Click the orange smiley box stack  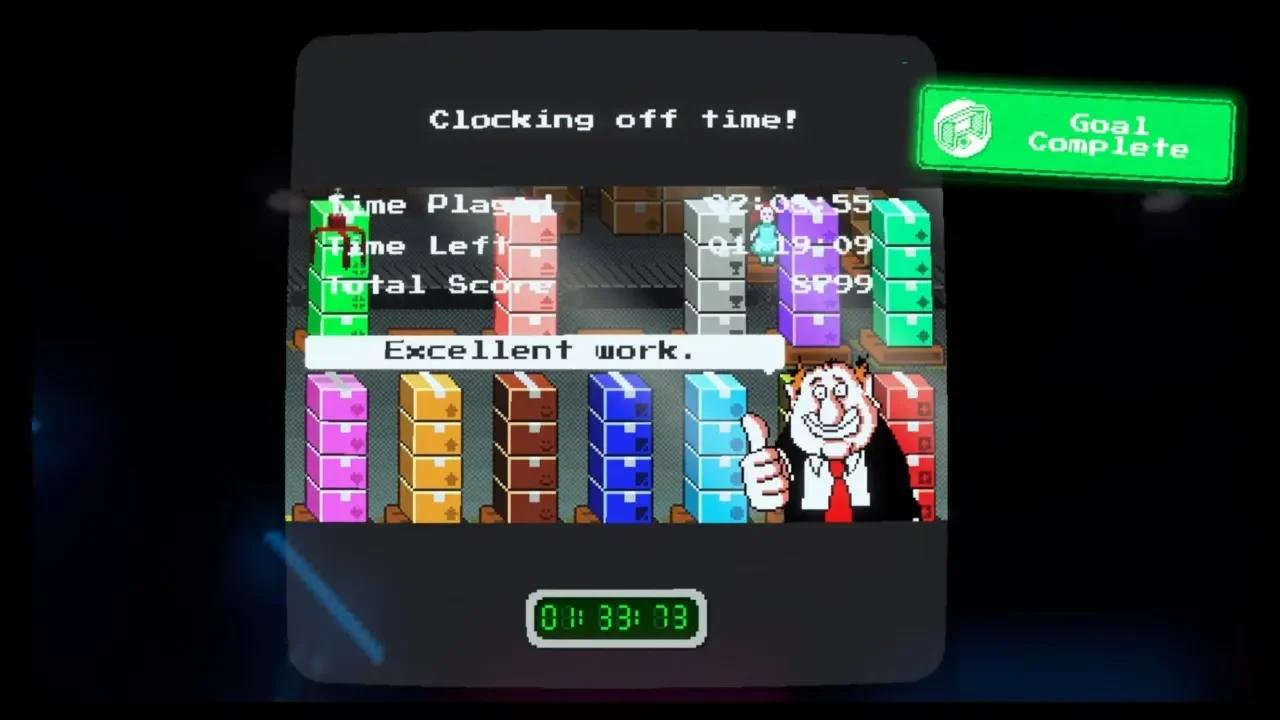[x=434, y=450]
